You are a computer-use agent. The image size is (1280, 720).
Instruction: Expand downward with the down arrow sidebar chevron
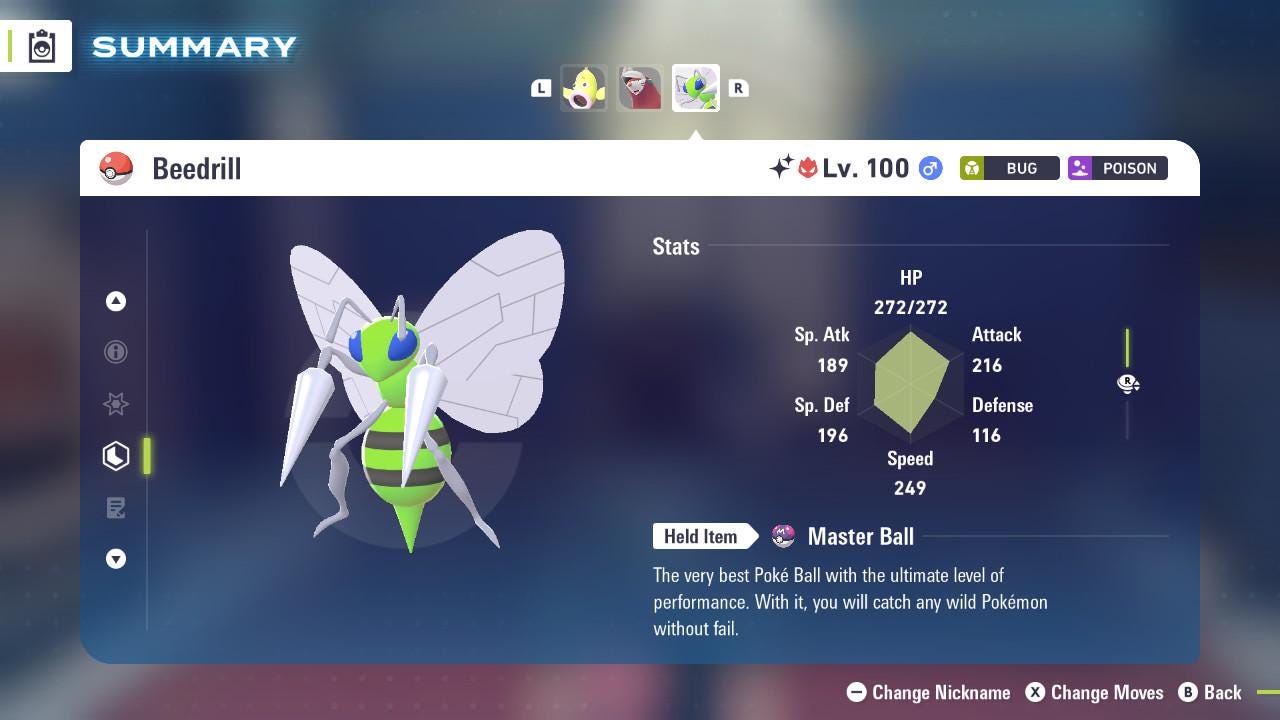[116, 559]
